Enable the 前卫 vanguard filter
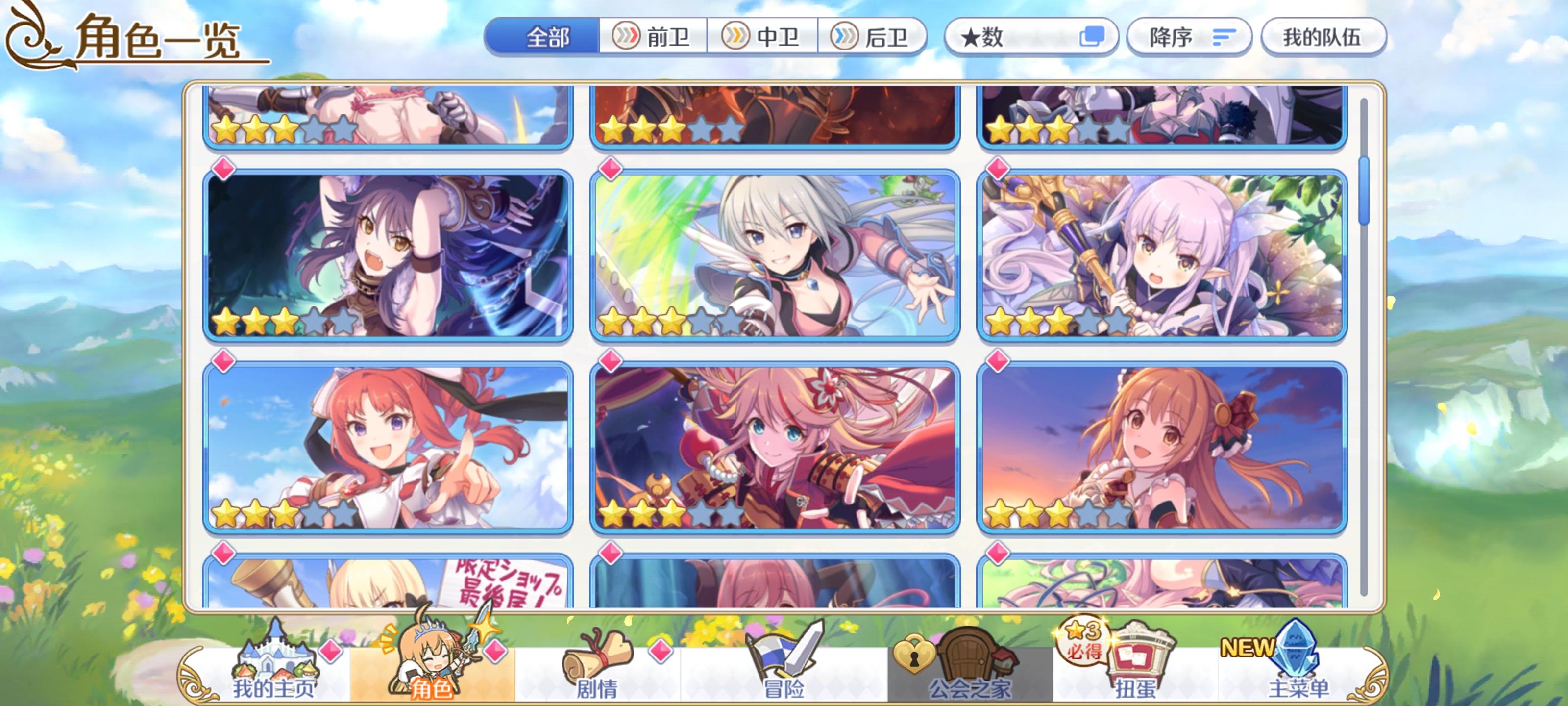The image size is (1568, 706). (653, 38)
